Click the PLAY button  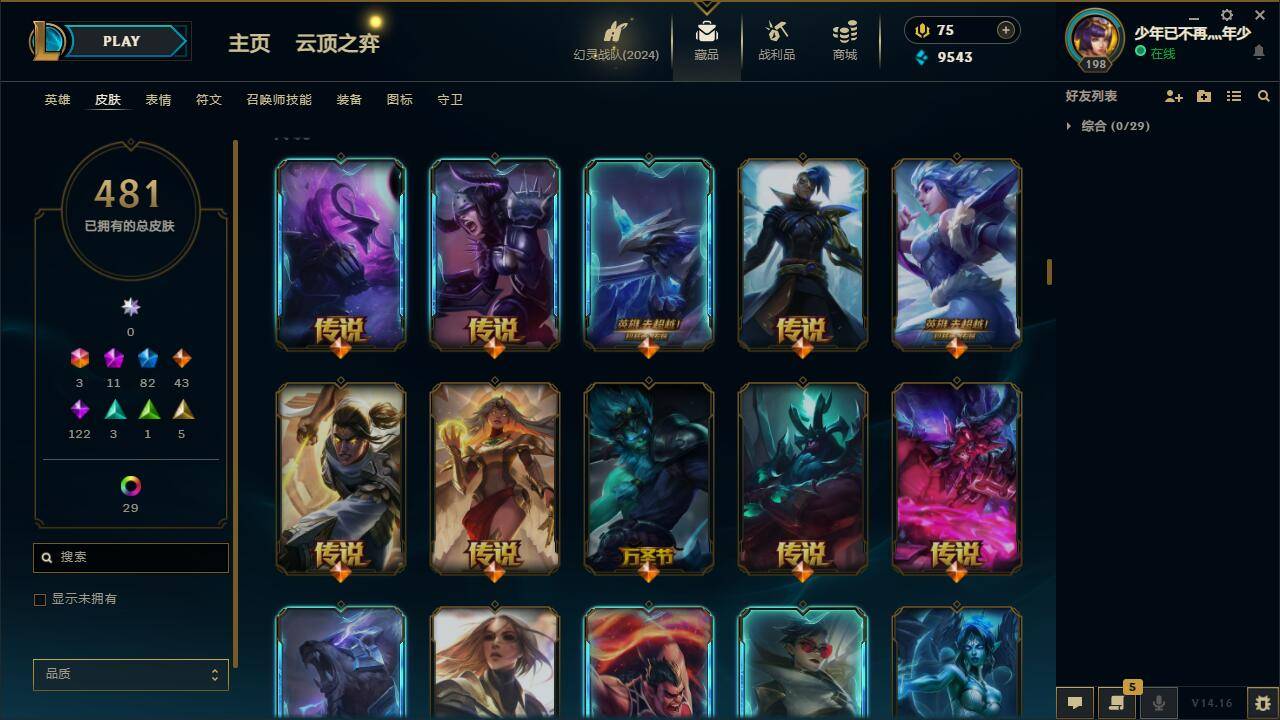pyautogui.click(x=122, y=41)
